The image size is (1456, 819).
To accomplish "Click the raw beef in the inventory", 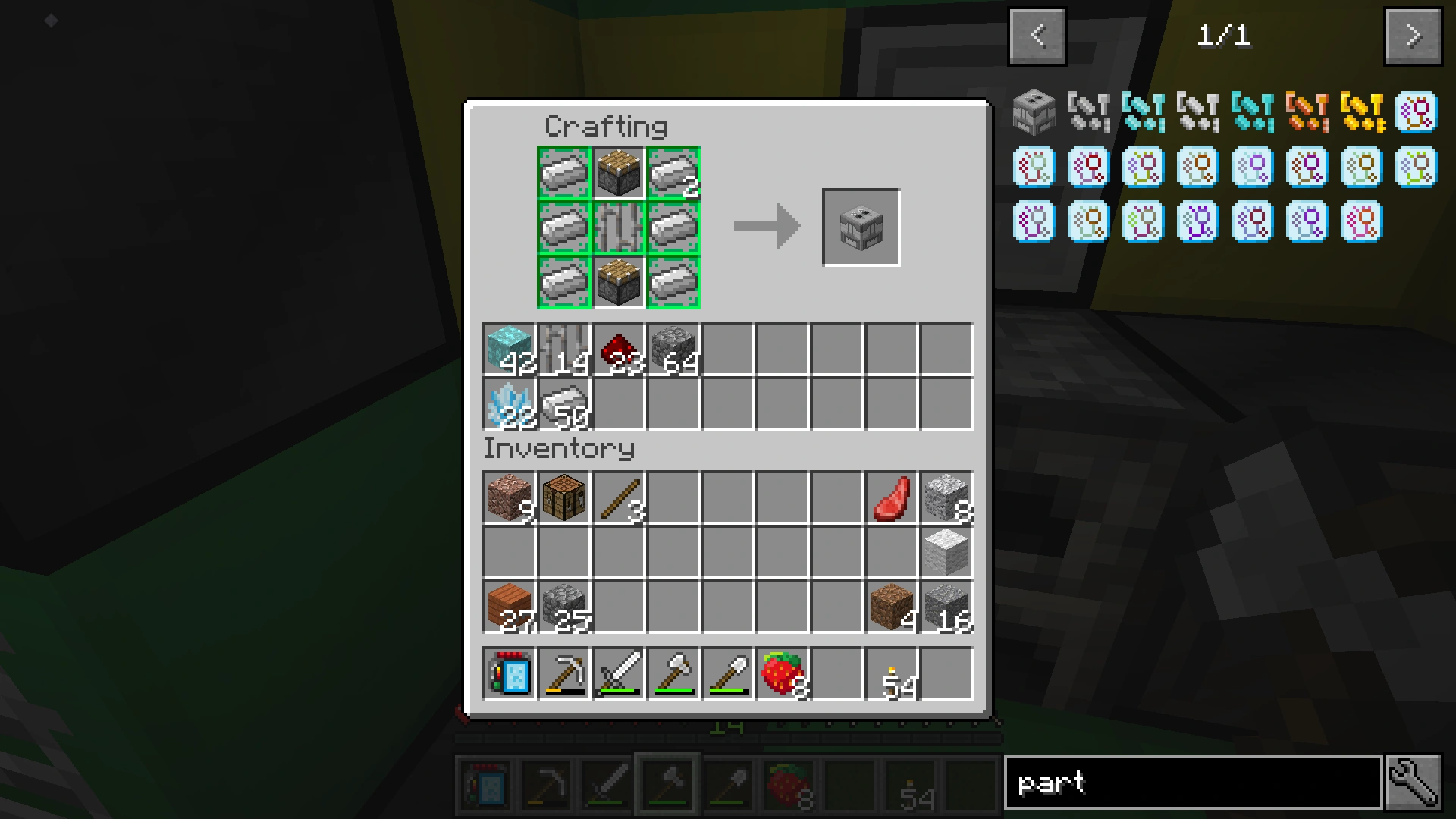I will [892, 497].
